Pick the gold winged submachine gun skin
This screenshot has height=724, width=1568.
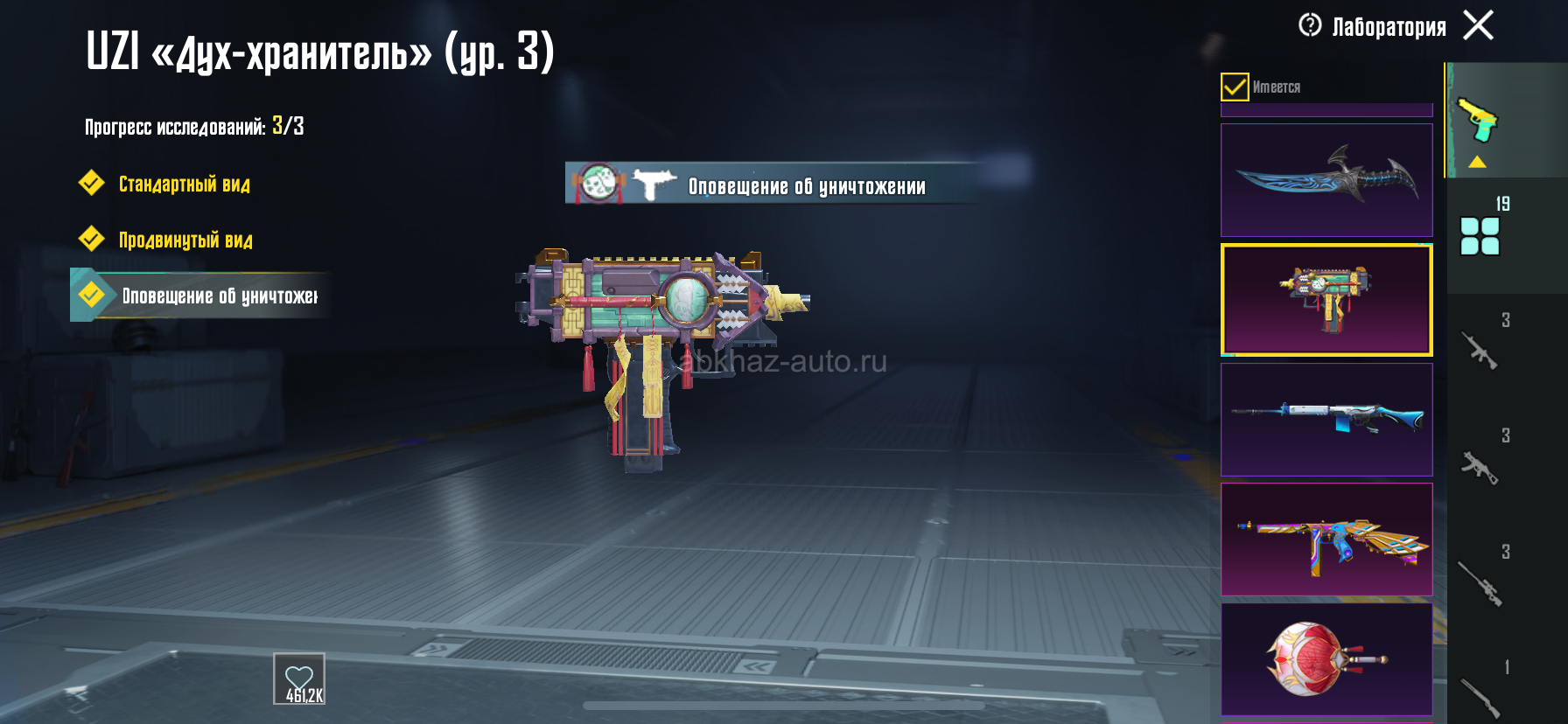click(x=1326, y=540)
